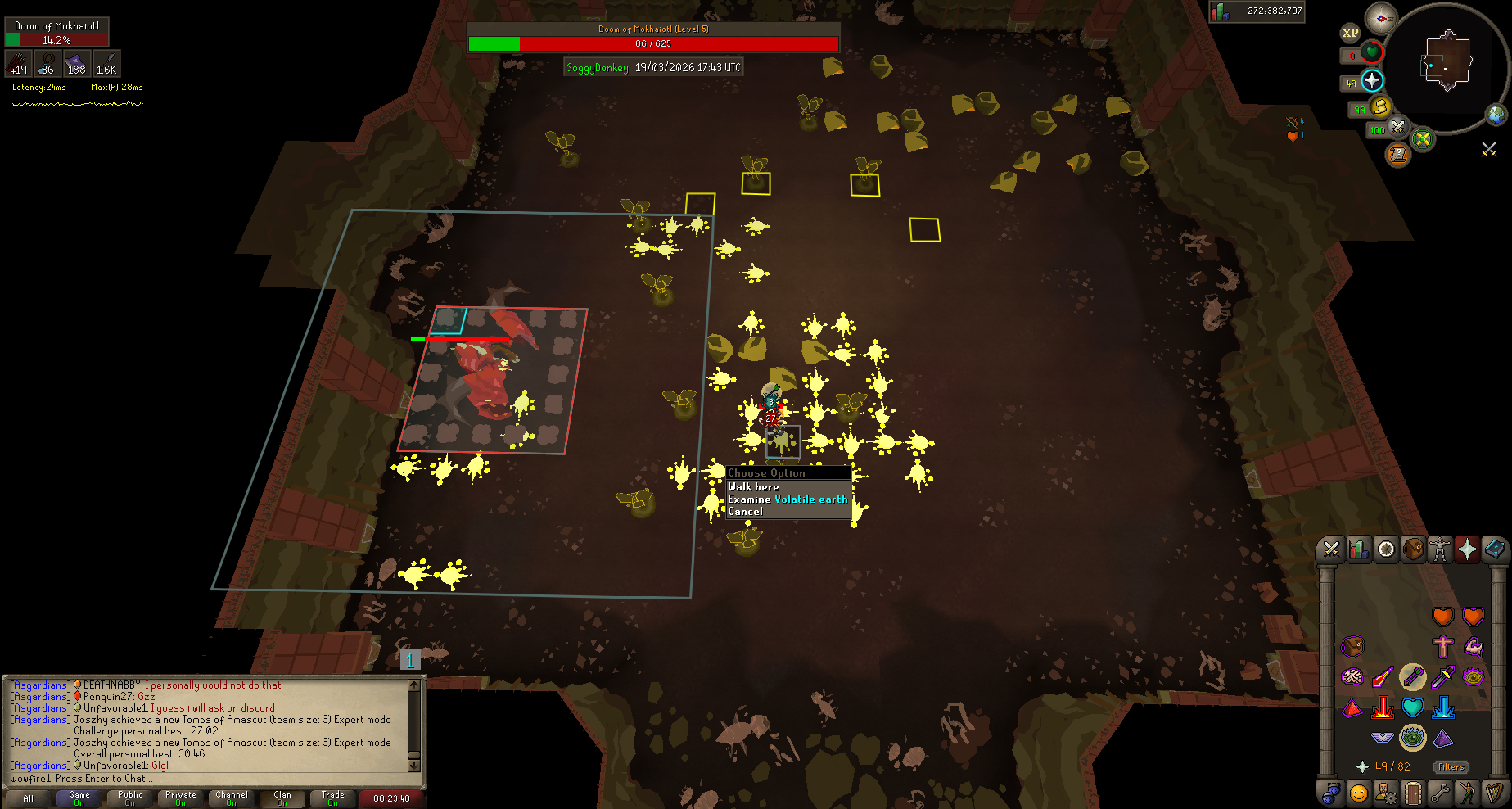Open the Inventory backpack tab
Image resolution: width=1512 pixels, height=809 pixels.
point(1413,549)
